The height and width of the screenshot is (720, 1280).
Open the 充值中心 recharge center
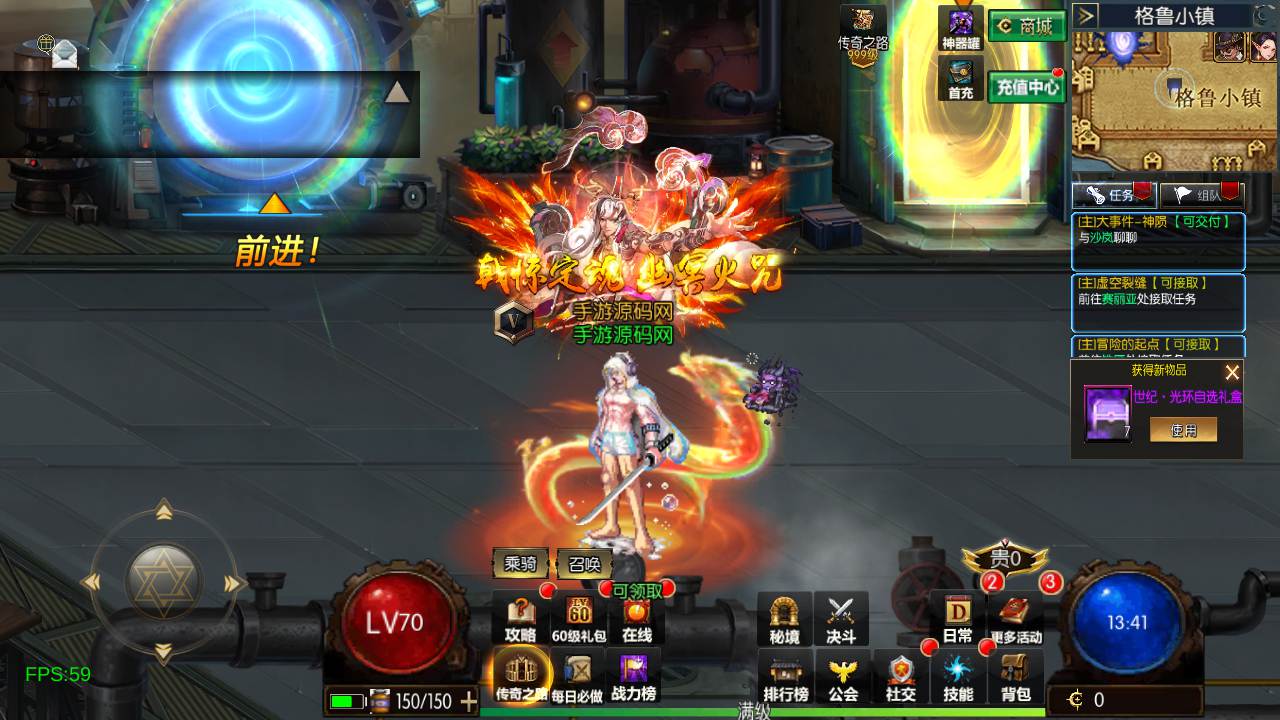[x=1026, y=87]
